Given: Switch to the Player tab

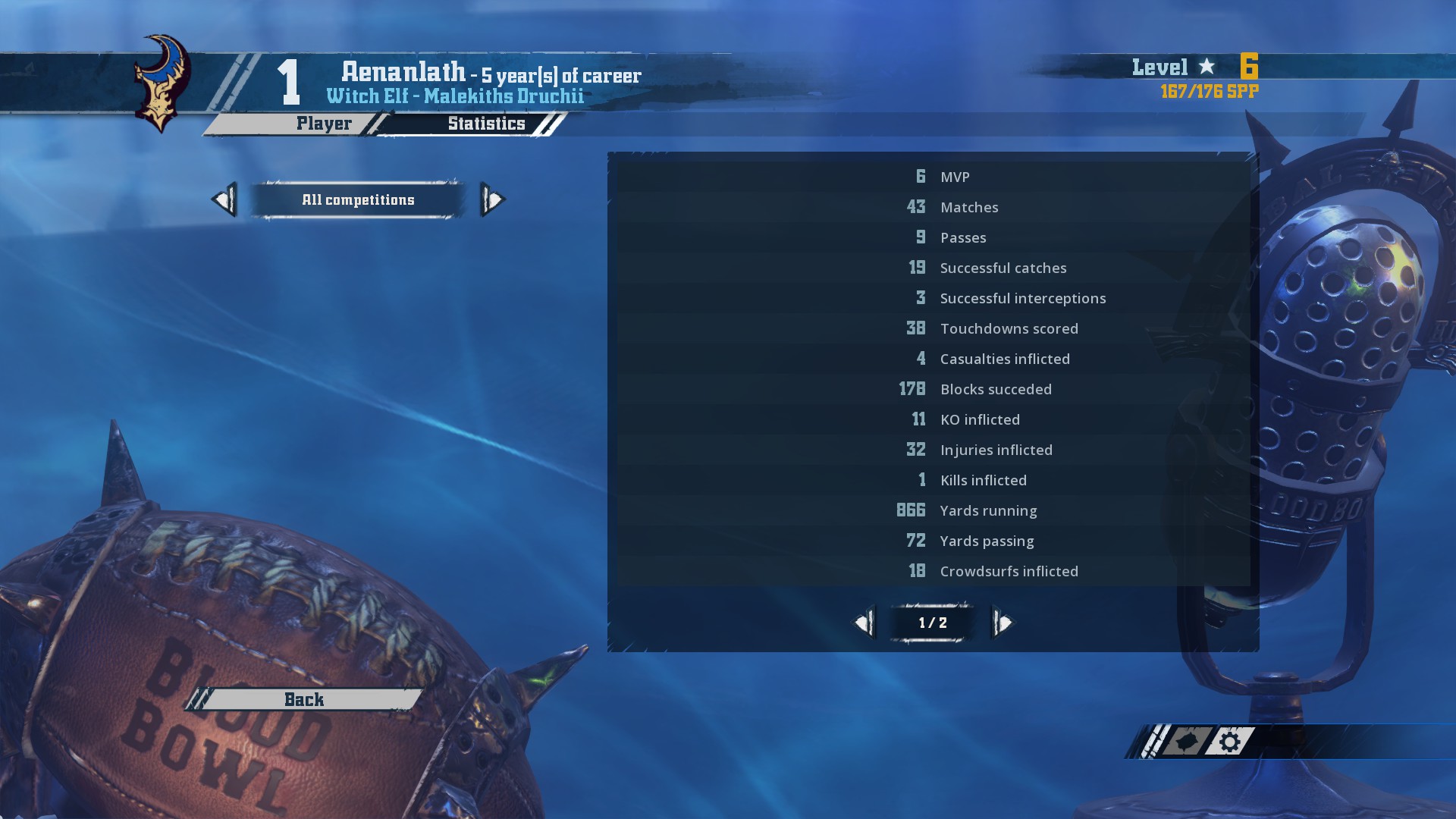Looking at the screenshot, I should click(323, 124).
